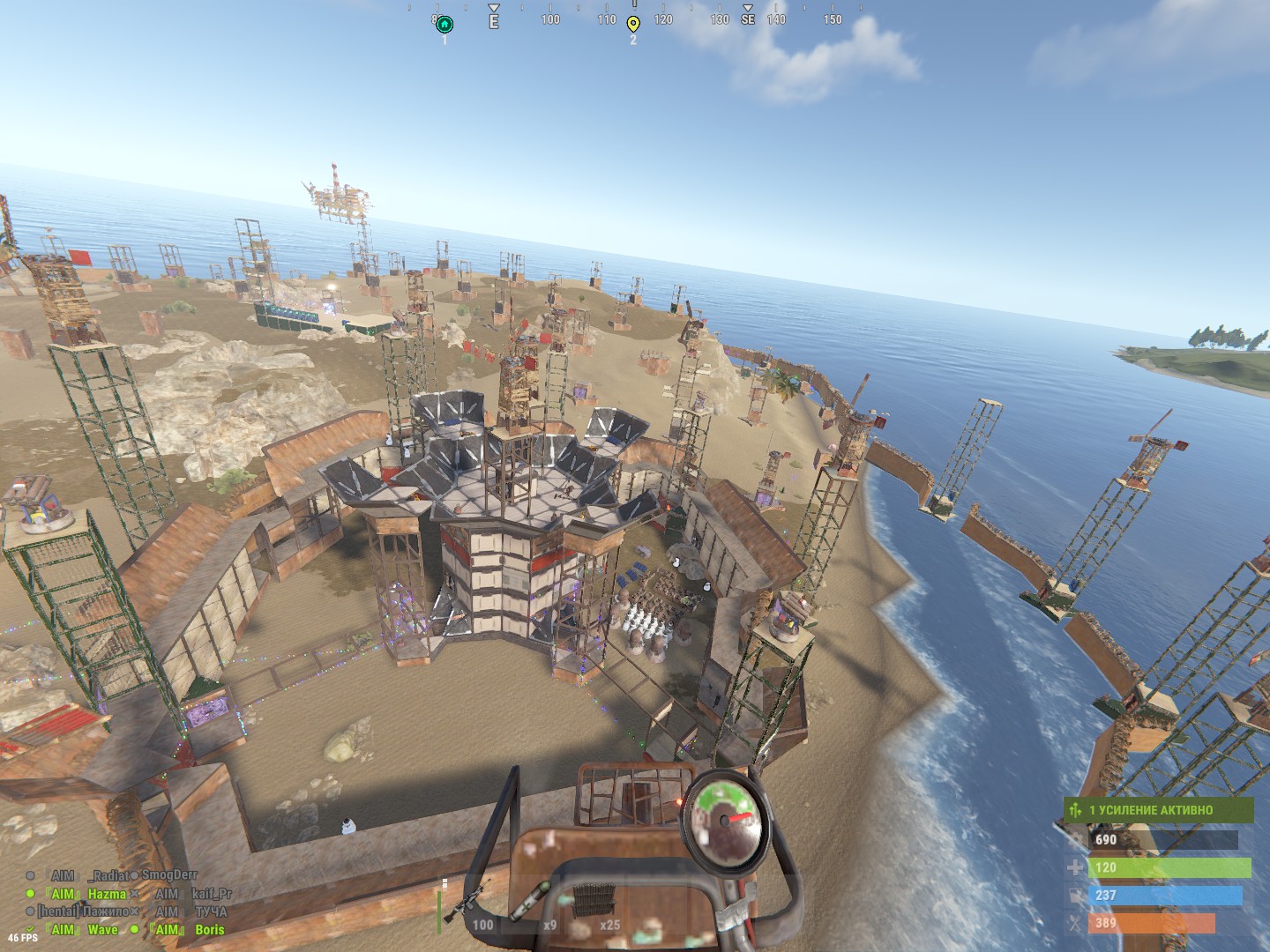This screenshot has height=952, width=1270.
Task: Select the yellow map pin on the compass
Action: tap(633, 24)
